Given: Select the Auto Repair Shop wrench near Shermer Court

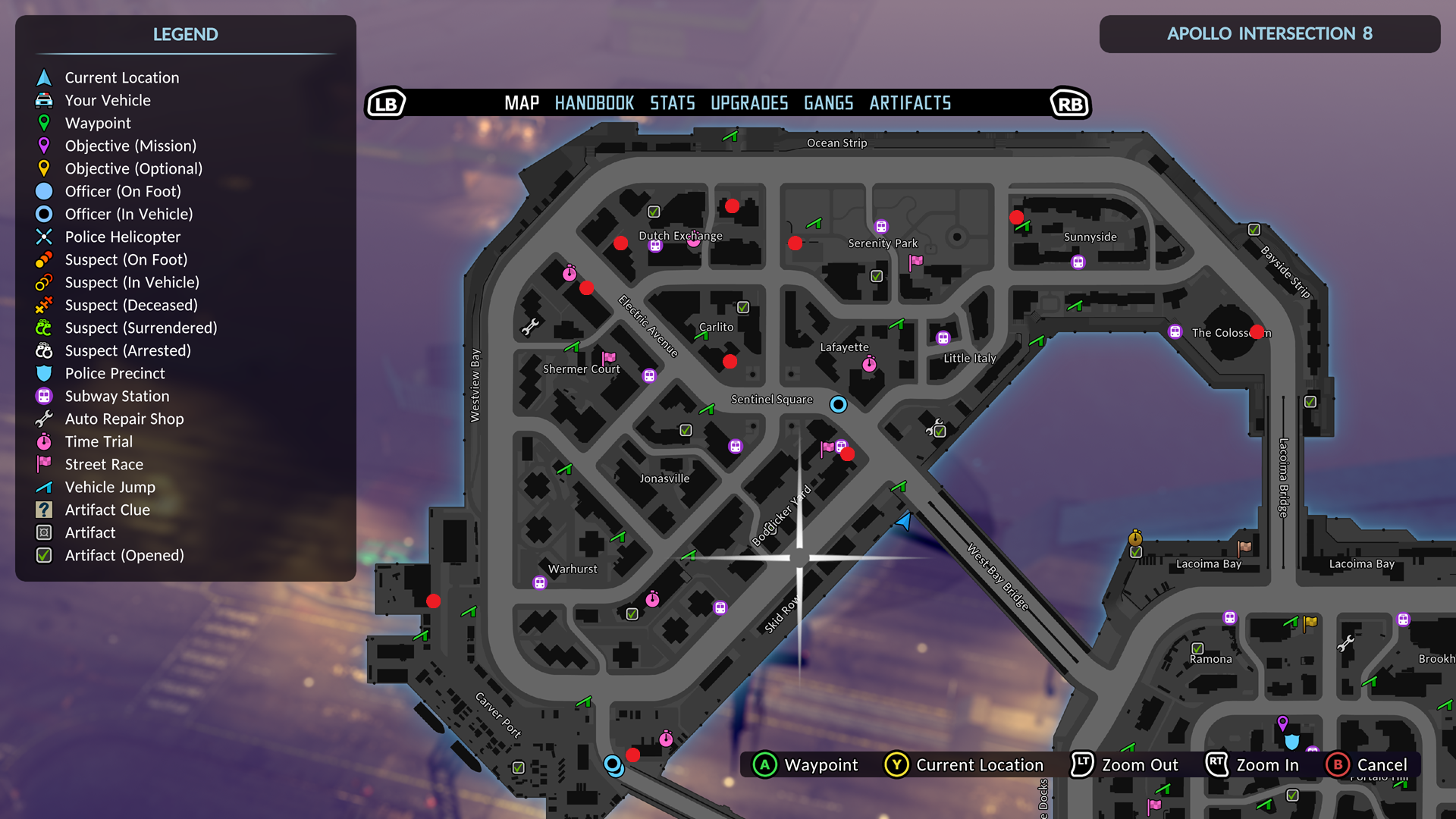Looking at the screenshot, I should tap(529, 328).
